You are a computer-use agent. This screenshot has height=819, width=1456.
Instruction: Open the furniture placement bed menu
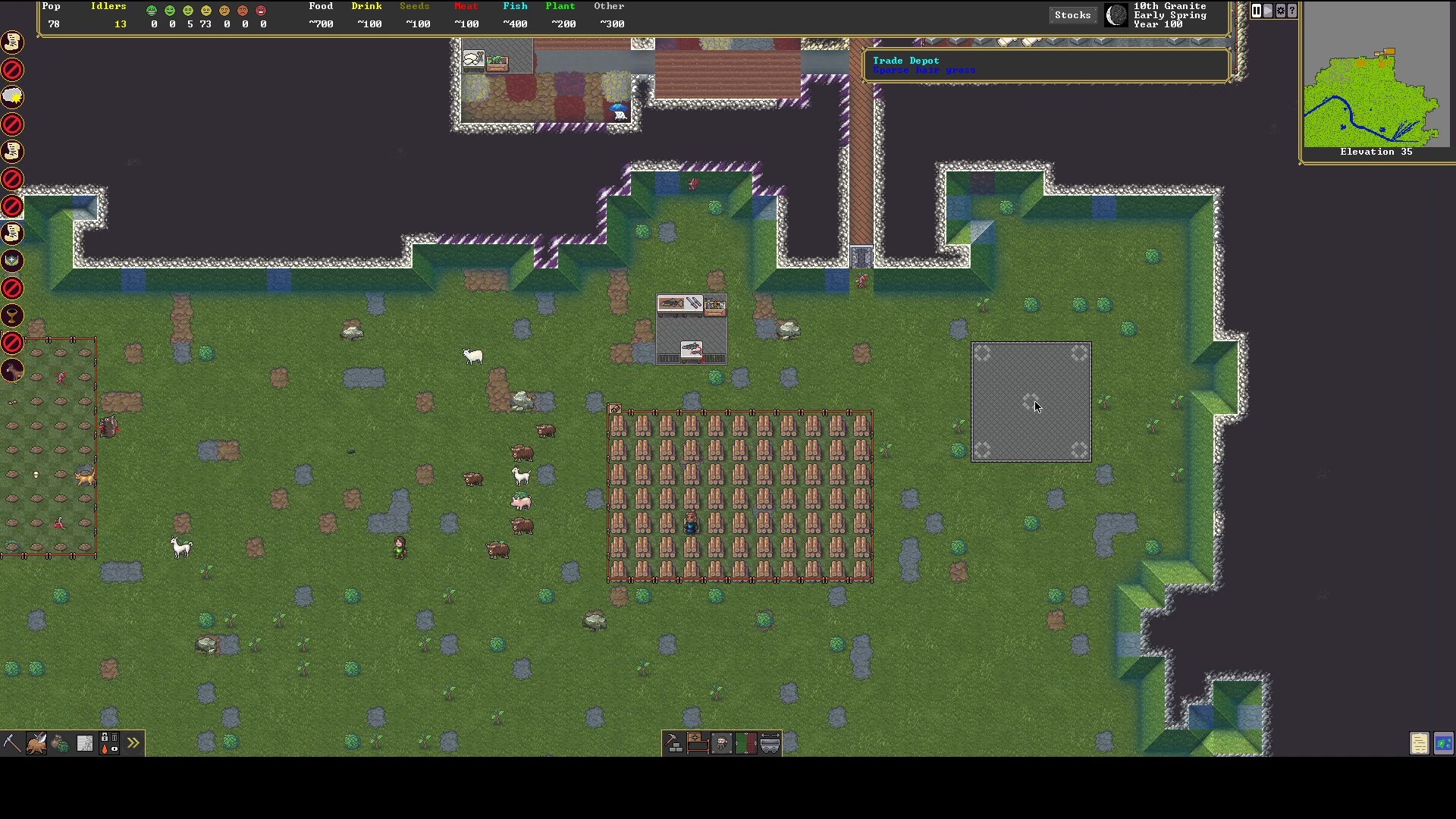tap(698, 743)
